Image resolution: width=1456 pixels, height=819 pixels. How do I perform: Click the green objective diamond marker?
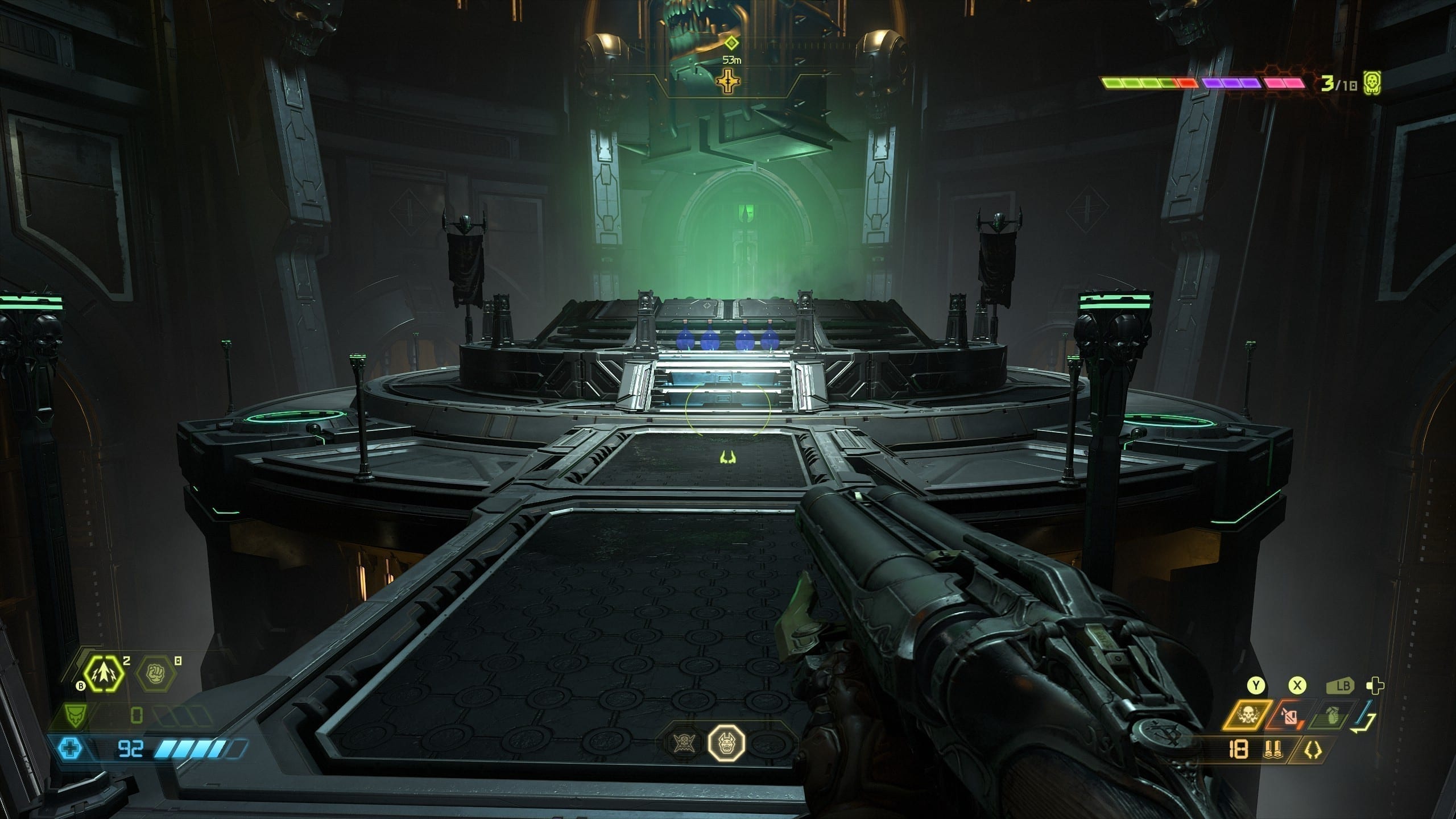(x=731, y=43)
